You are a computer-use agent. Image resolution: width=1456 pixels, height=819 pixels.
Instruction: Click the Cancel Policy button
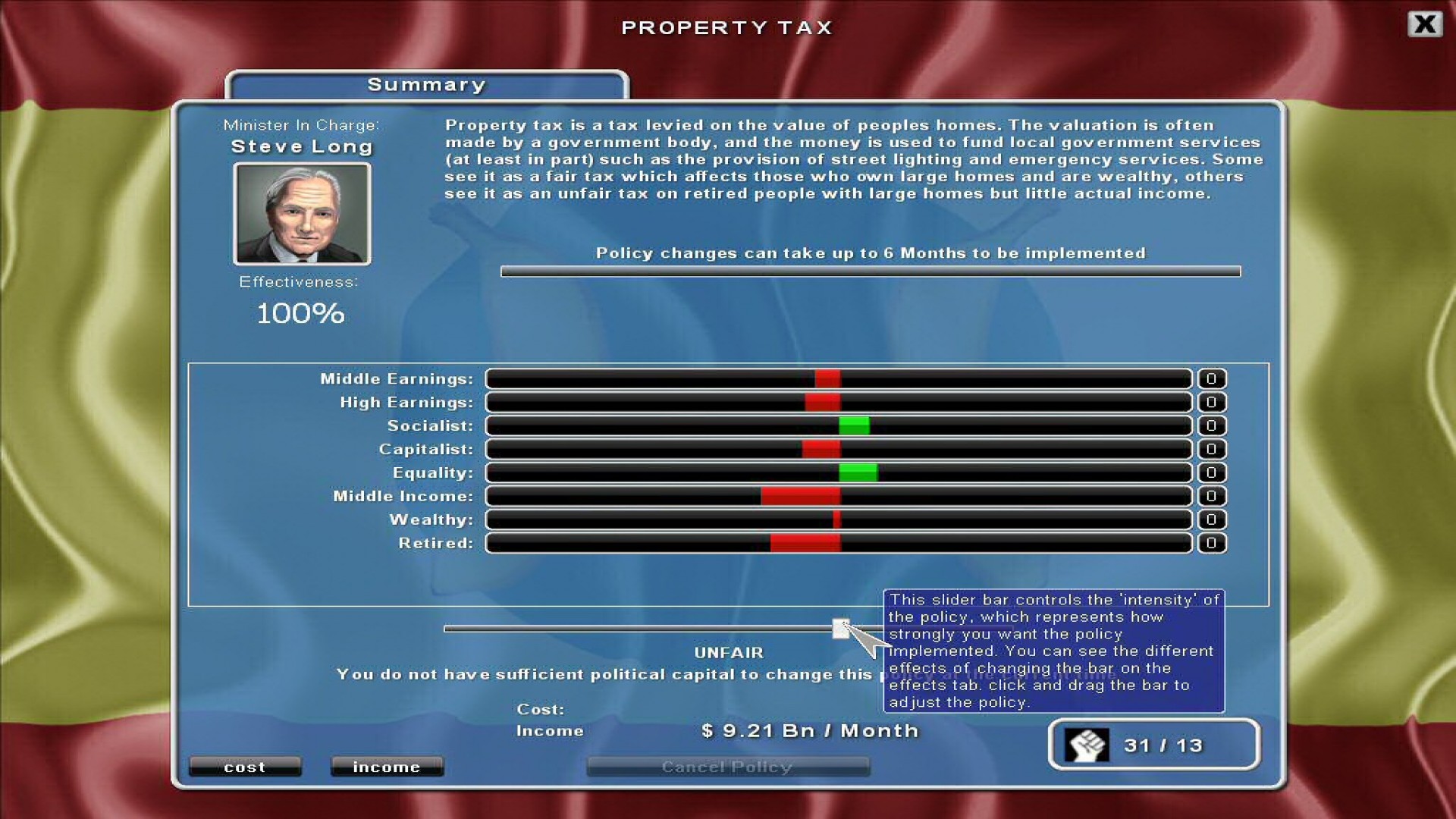point(727,767)
